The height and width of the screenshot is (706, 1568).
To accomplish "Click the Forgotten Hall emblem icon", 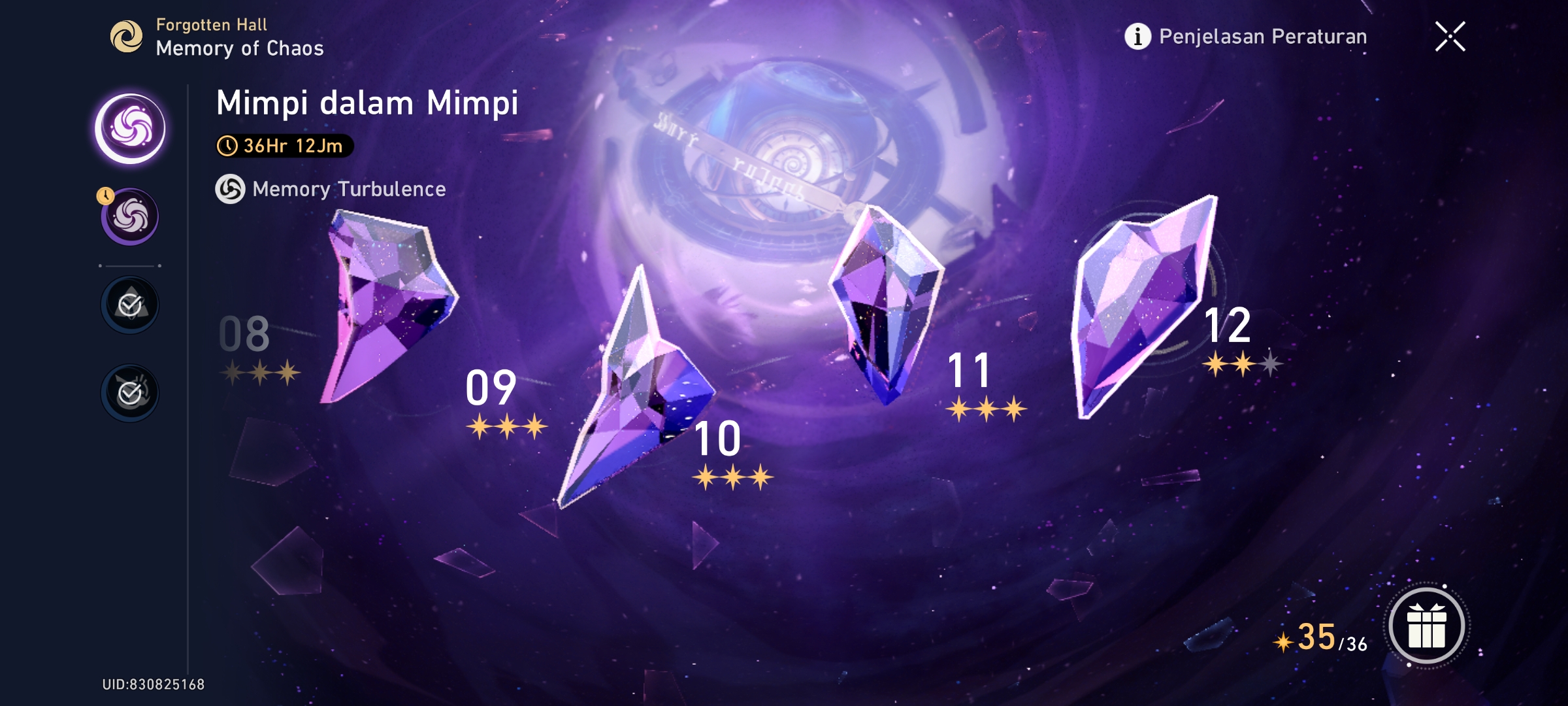I will point(128,37).
